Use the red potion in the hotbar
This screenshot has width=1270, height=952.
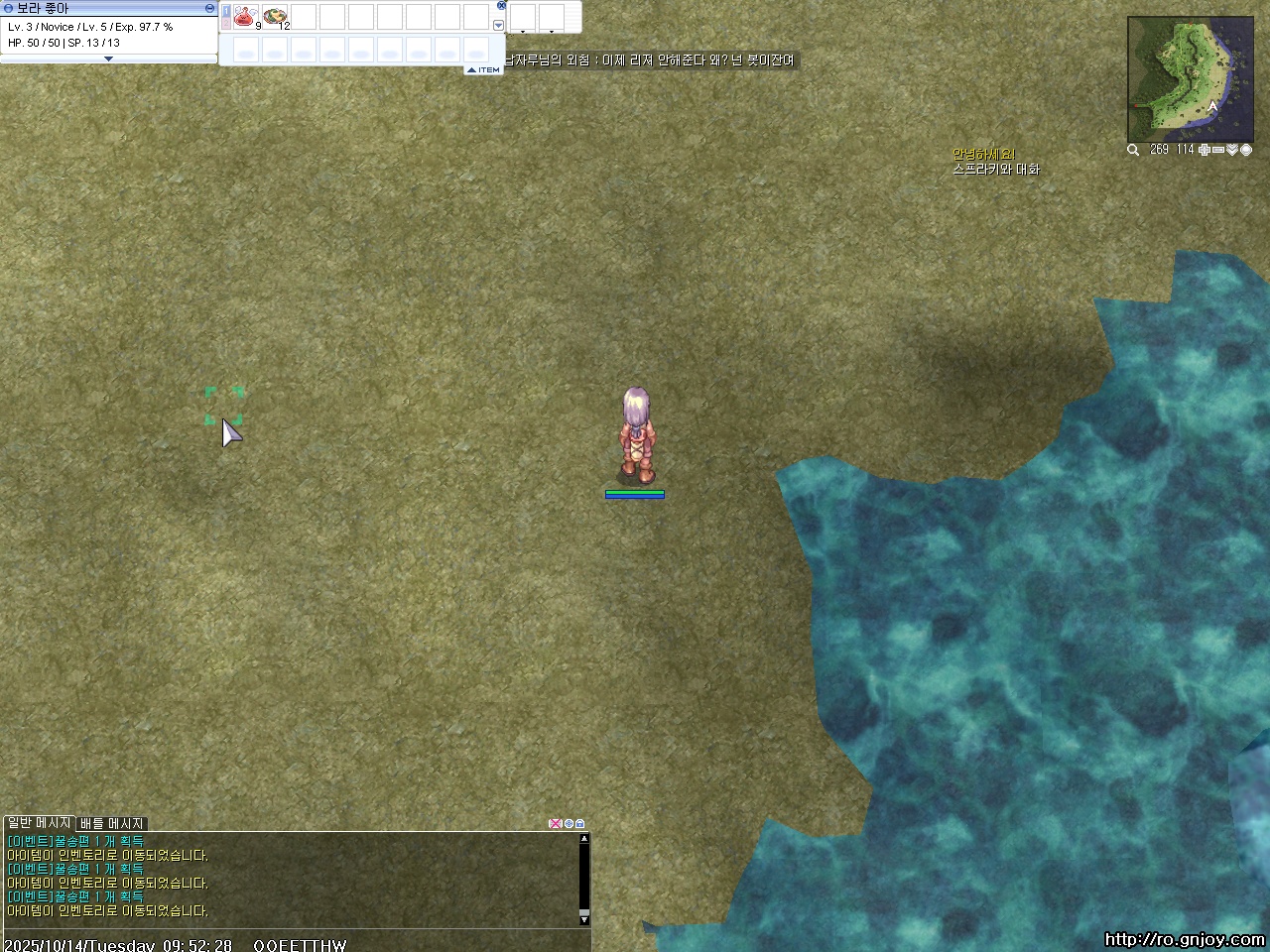tap(244, 16)
